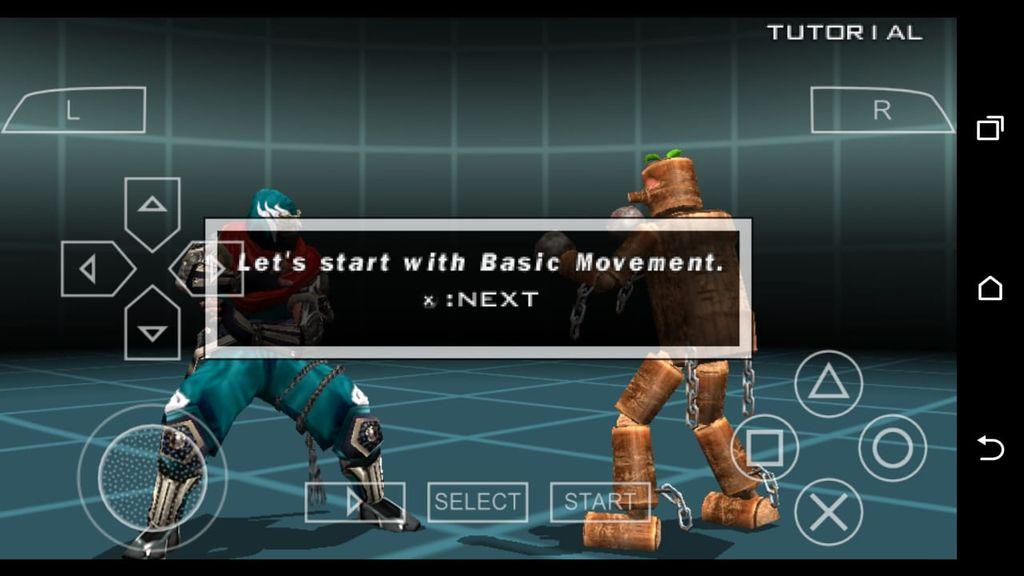The height and width of the screenshot is (576, 1024).
Task: Tap the on-screen square button
Action: 765,447
